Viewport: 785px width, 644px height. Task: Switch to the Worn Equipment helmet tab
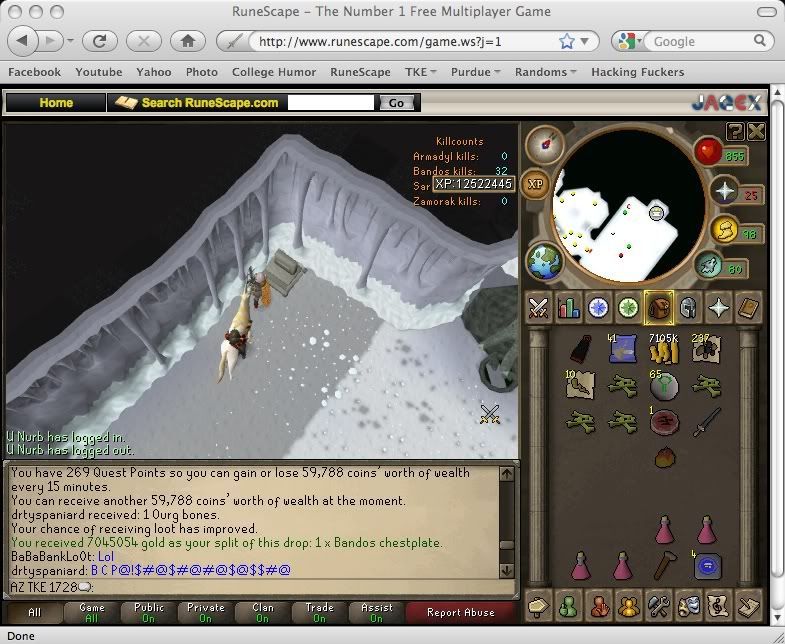coord(688,307)
